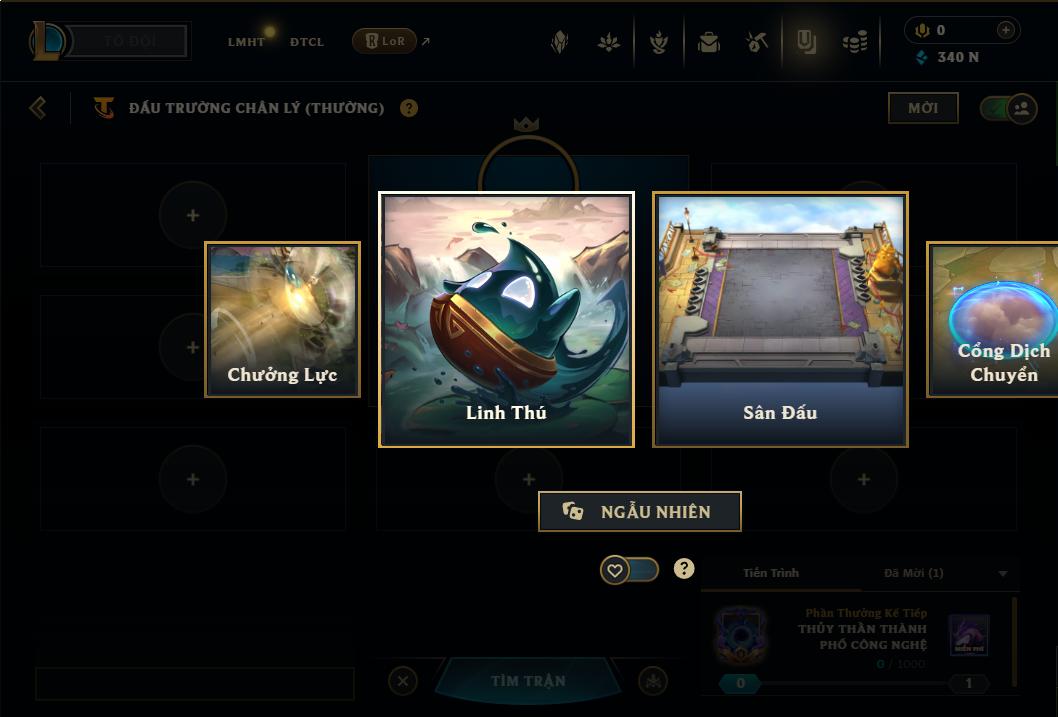
Task: Open the LoR external link
Action: click(x=390, y=41)
